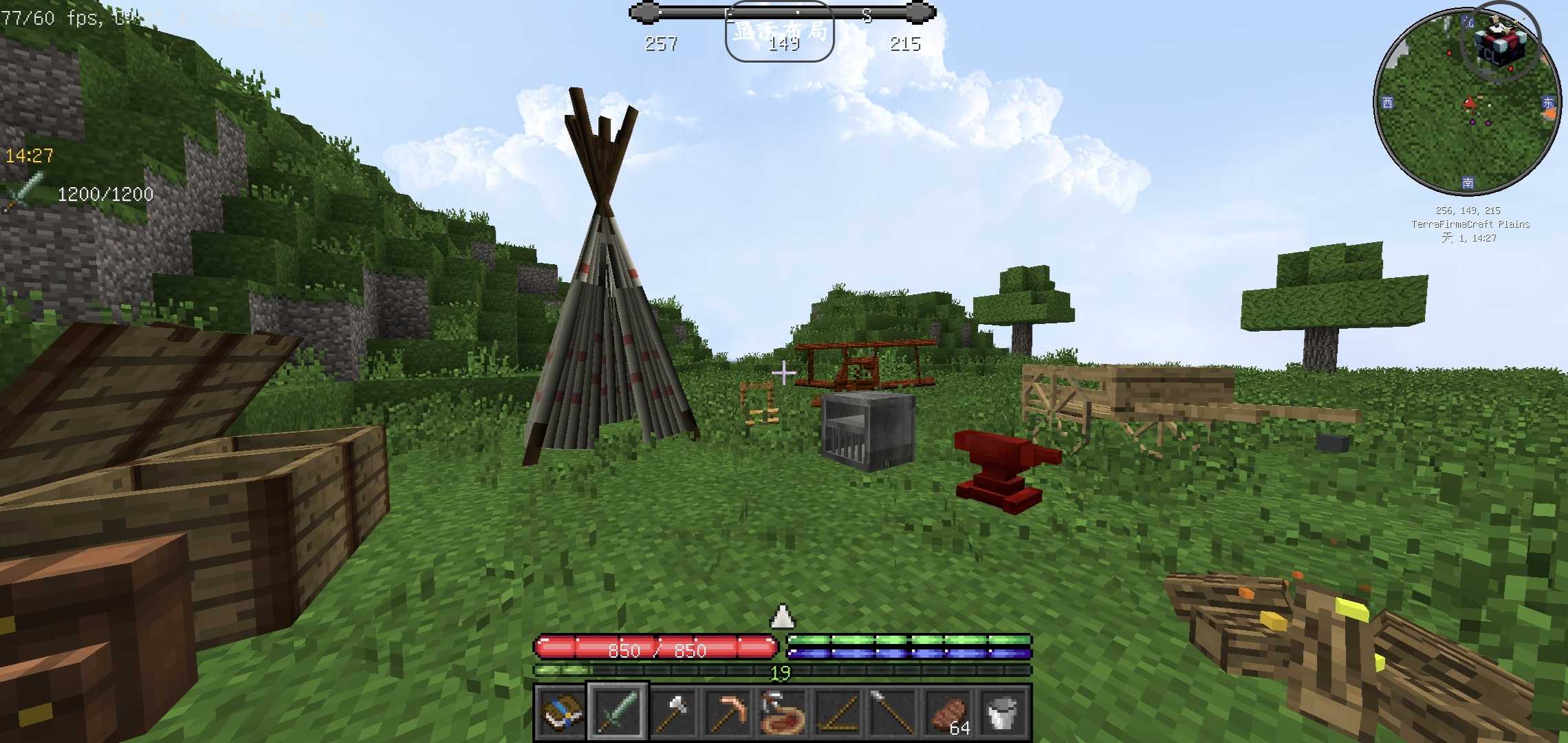Viewport: 1568px width, 743px height.
Task: Select the copper pickaxe slot
Action: (728, 713)
